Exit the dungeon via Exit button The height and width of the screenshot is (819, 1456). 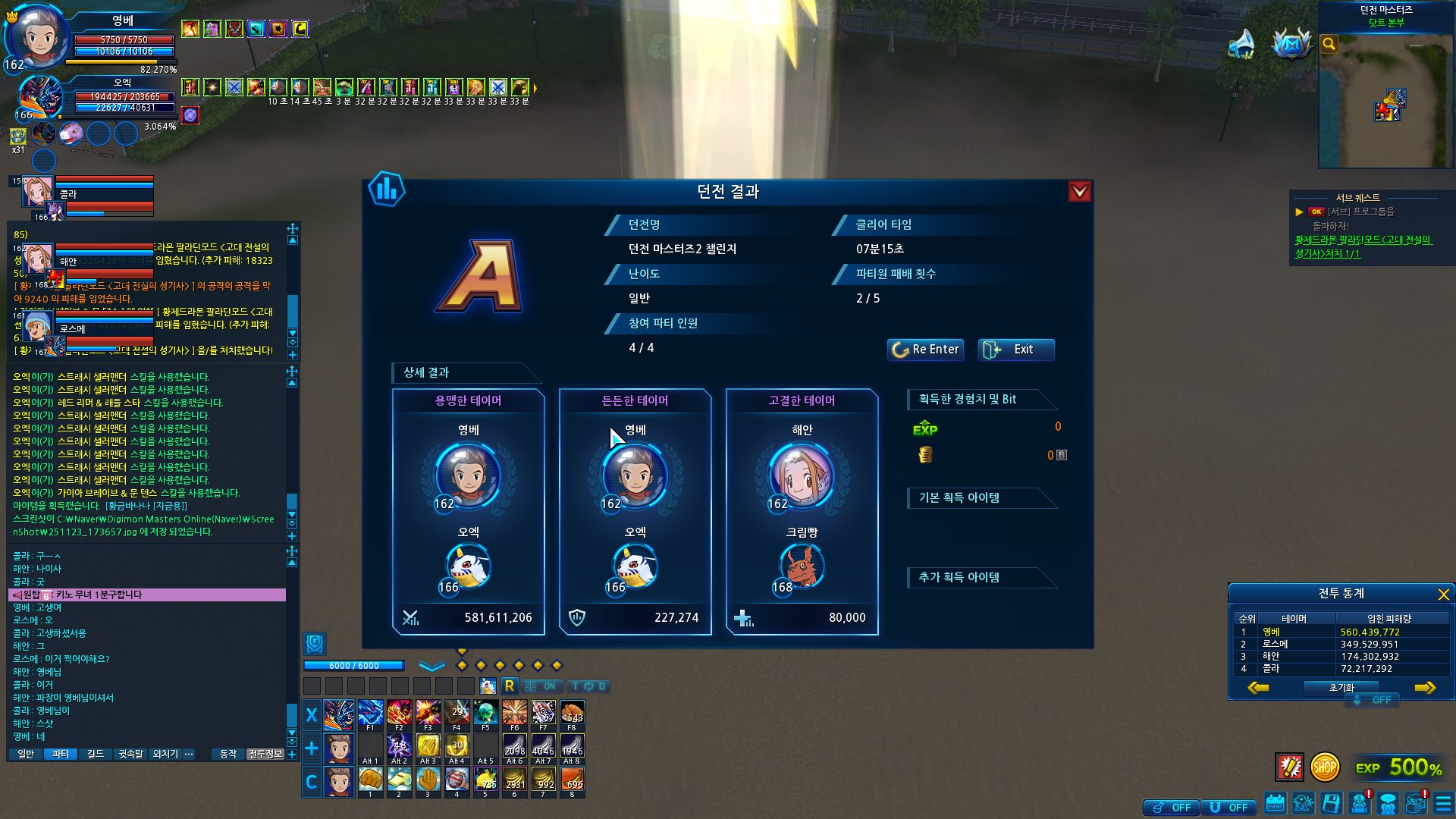[x=1015, y=350]
